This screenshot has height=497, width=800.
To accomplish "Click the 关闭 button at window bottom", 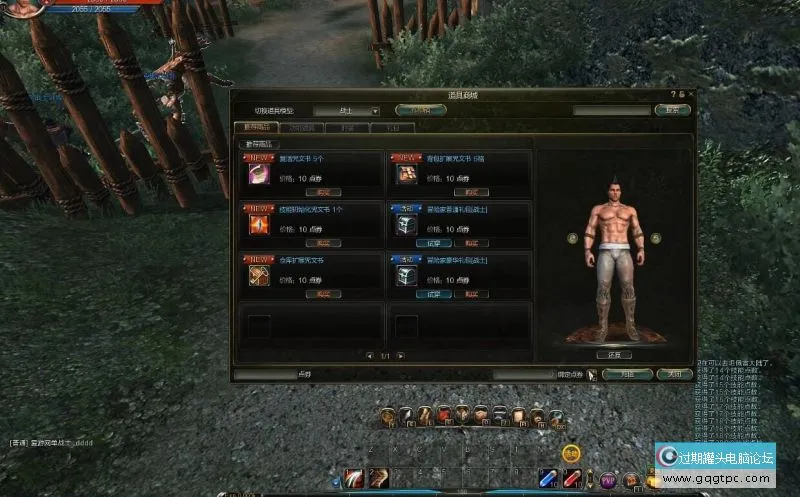I will tap(674, 374).
